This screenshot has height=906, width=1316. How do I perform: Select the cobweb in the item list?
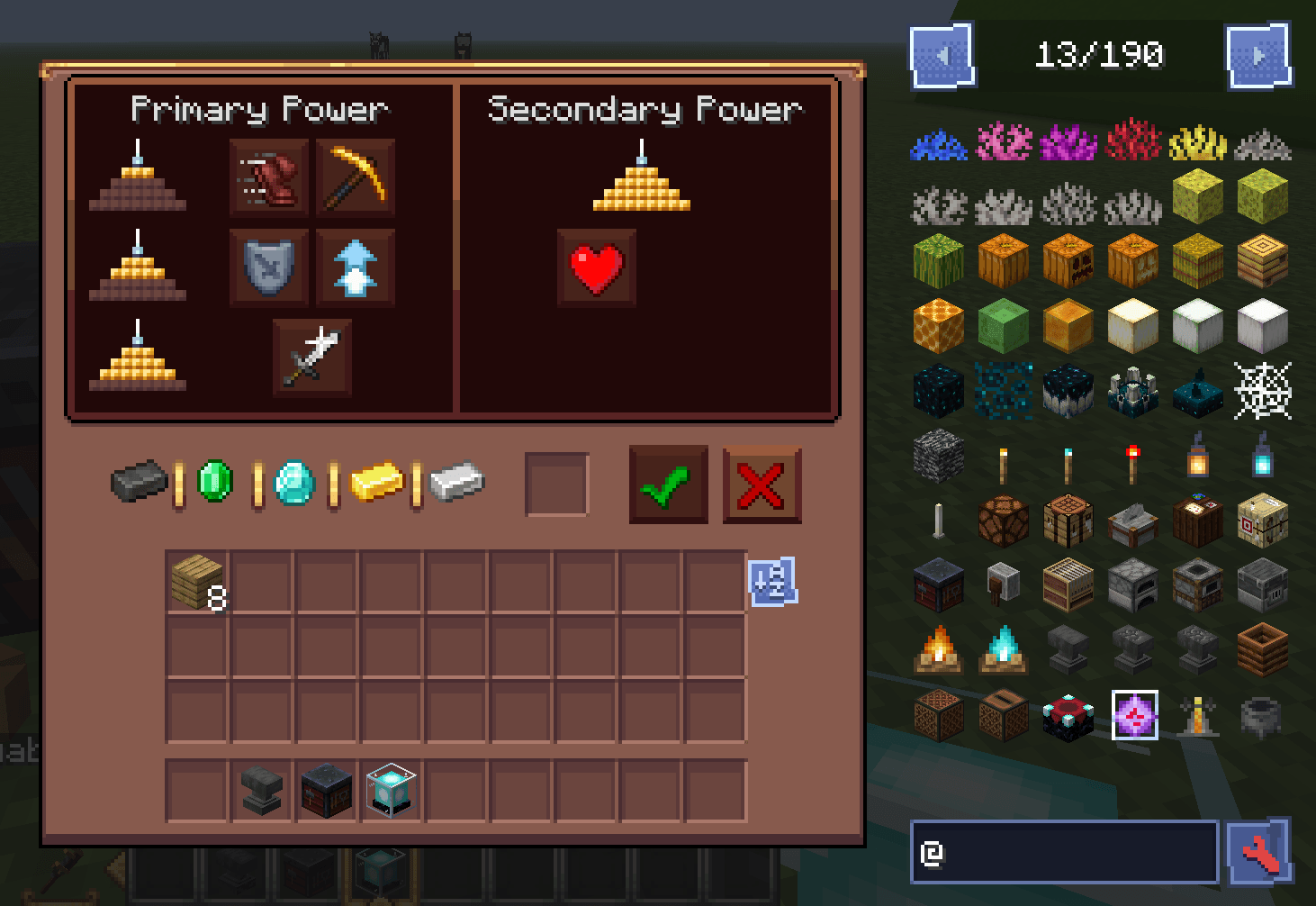coord(1263,390)
